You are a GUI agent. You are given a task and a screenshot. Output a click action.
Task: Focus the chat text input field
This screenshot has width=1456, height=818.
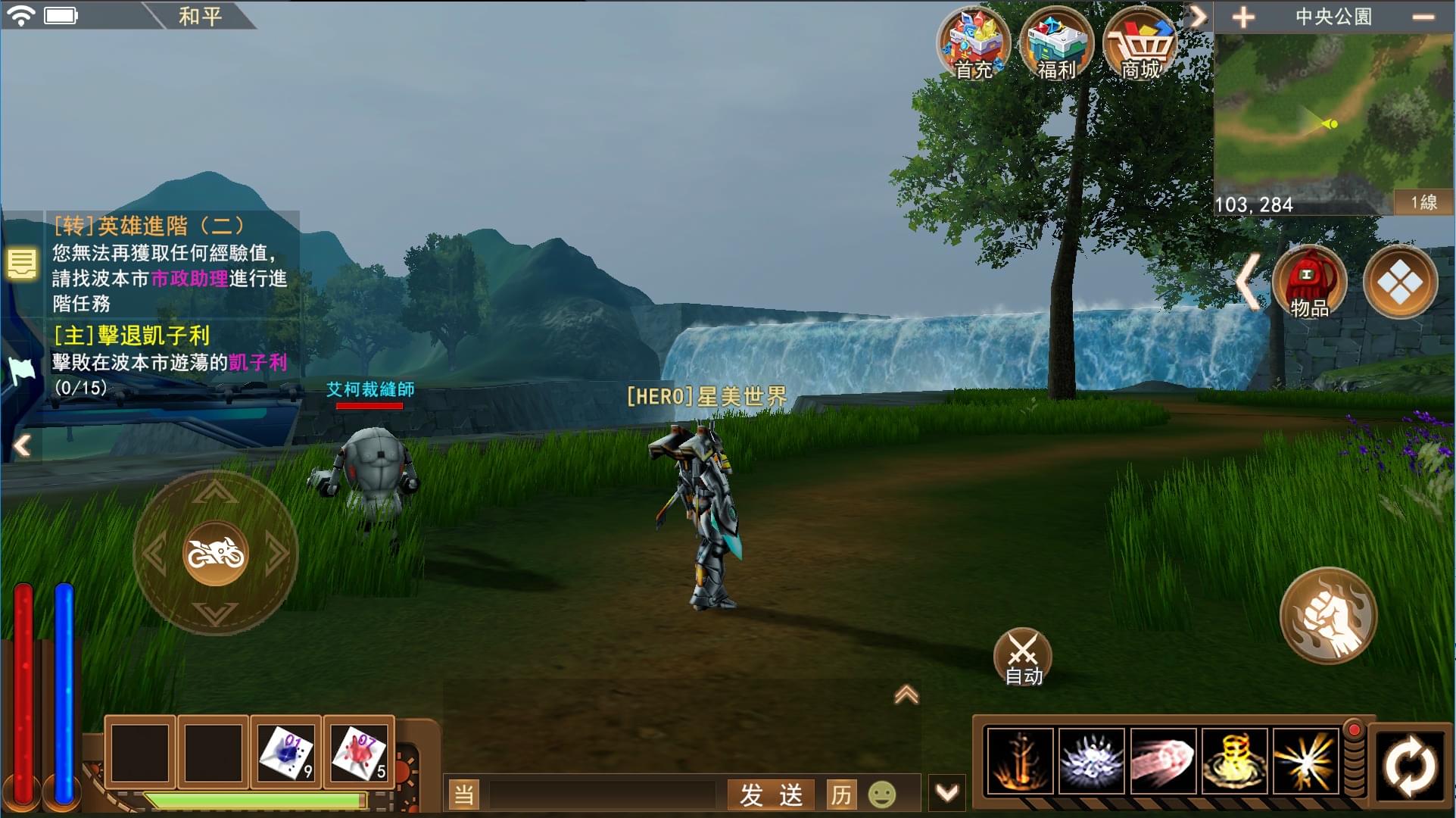(x=602, y=795)
